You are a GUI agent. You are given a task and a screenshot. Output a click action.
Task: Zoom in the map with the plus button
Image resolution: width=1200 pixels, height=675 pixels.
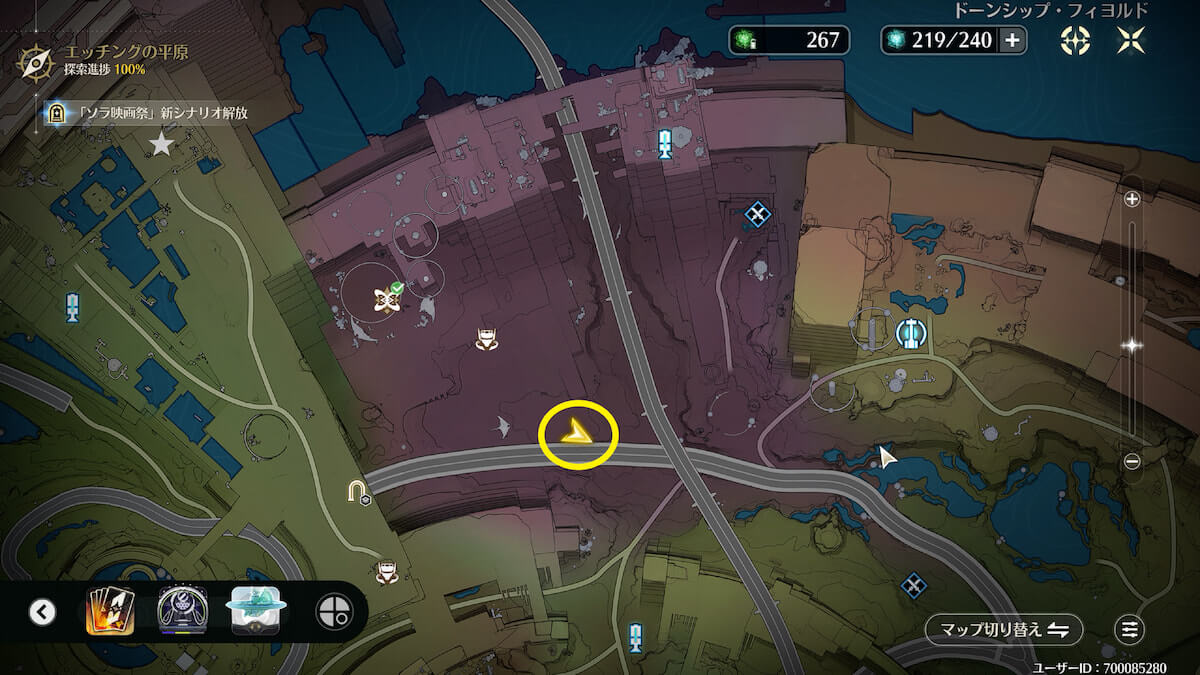[x=1132, y=199]
